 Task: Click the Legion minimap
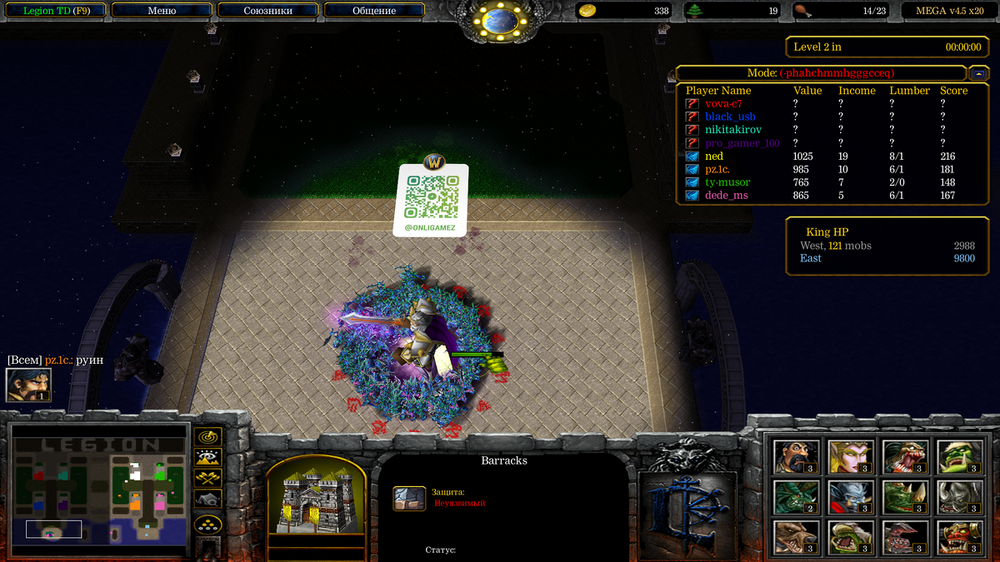click(x=98, y=489)
